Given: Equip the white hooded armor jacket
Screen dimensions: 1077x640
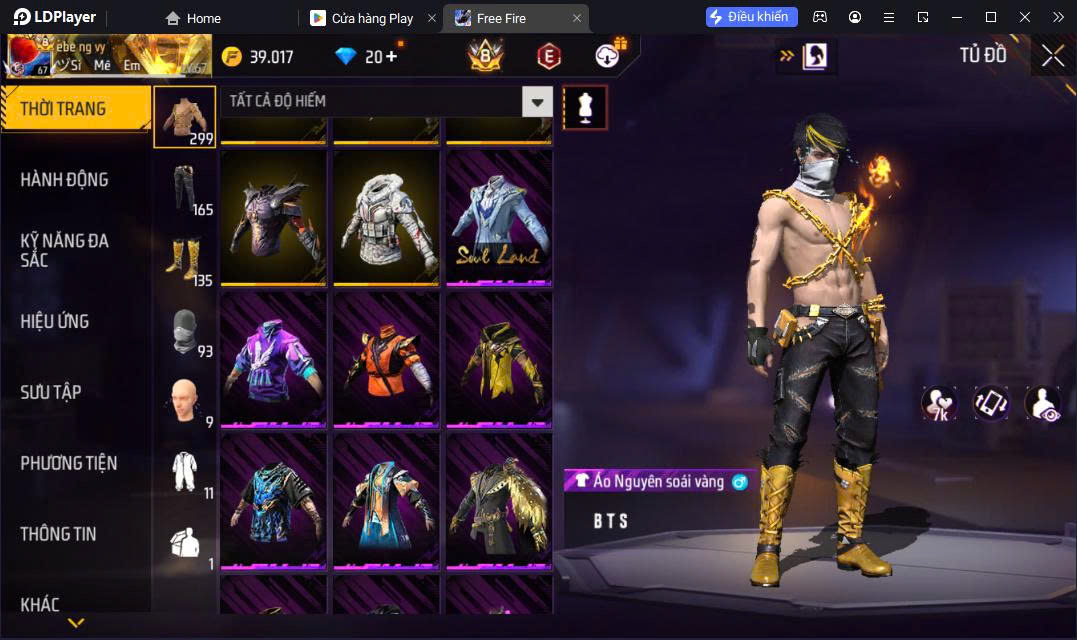Looking at the screenshot, I should [x=386, y=218].
